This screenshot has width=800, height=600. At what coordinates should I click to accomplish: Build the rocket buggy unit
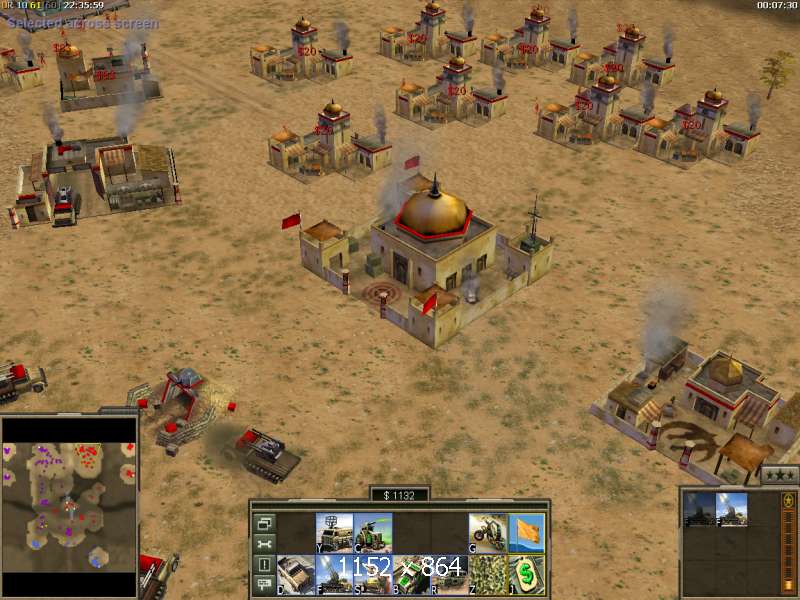[448, 572]
